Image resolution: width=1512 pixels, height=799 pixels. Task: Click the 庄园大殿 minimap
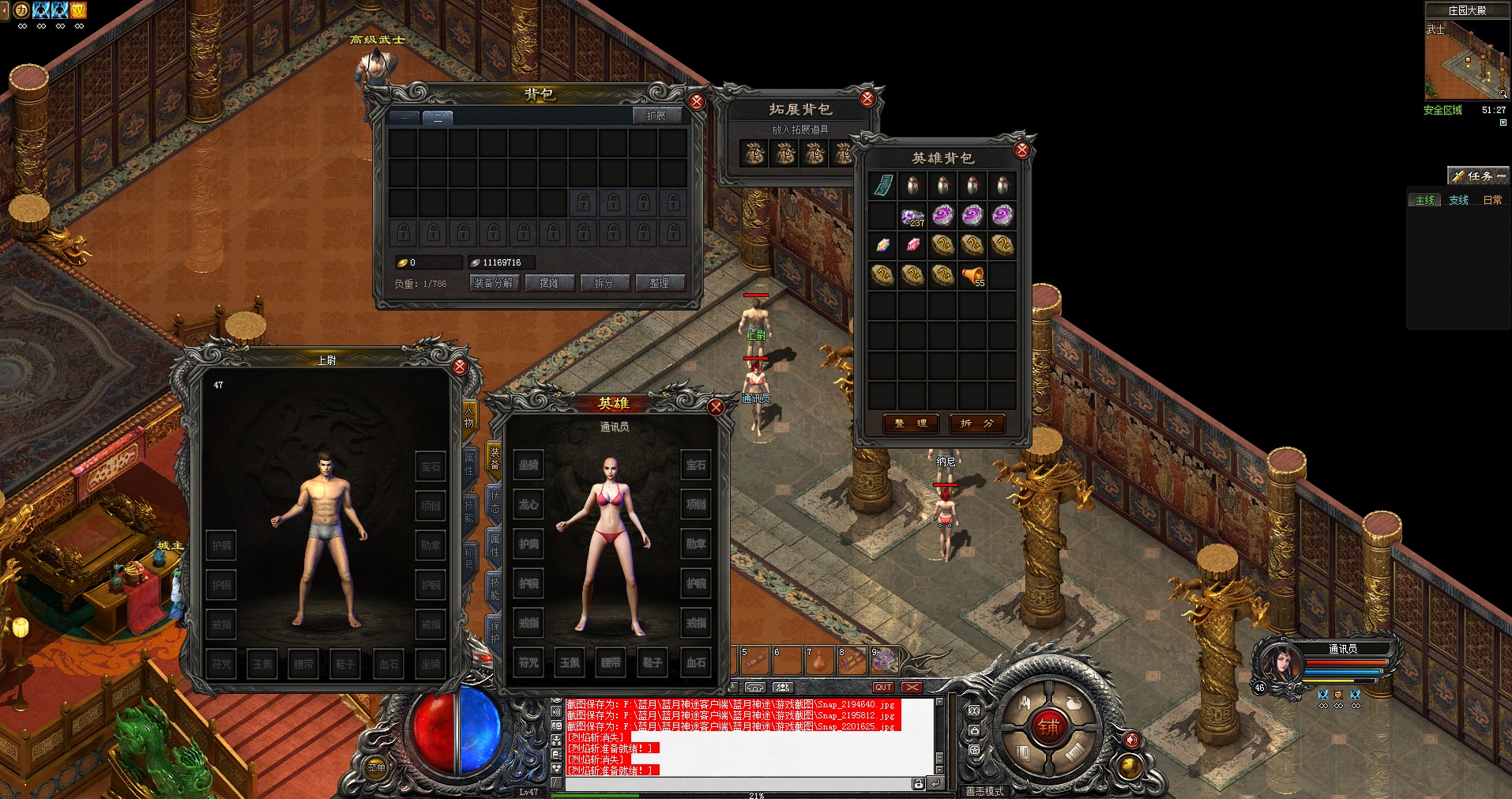(x=1465, y=59)
